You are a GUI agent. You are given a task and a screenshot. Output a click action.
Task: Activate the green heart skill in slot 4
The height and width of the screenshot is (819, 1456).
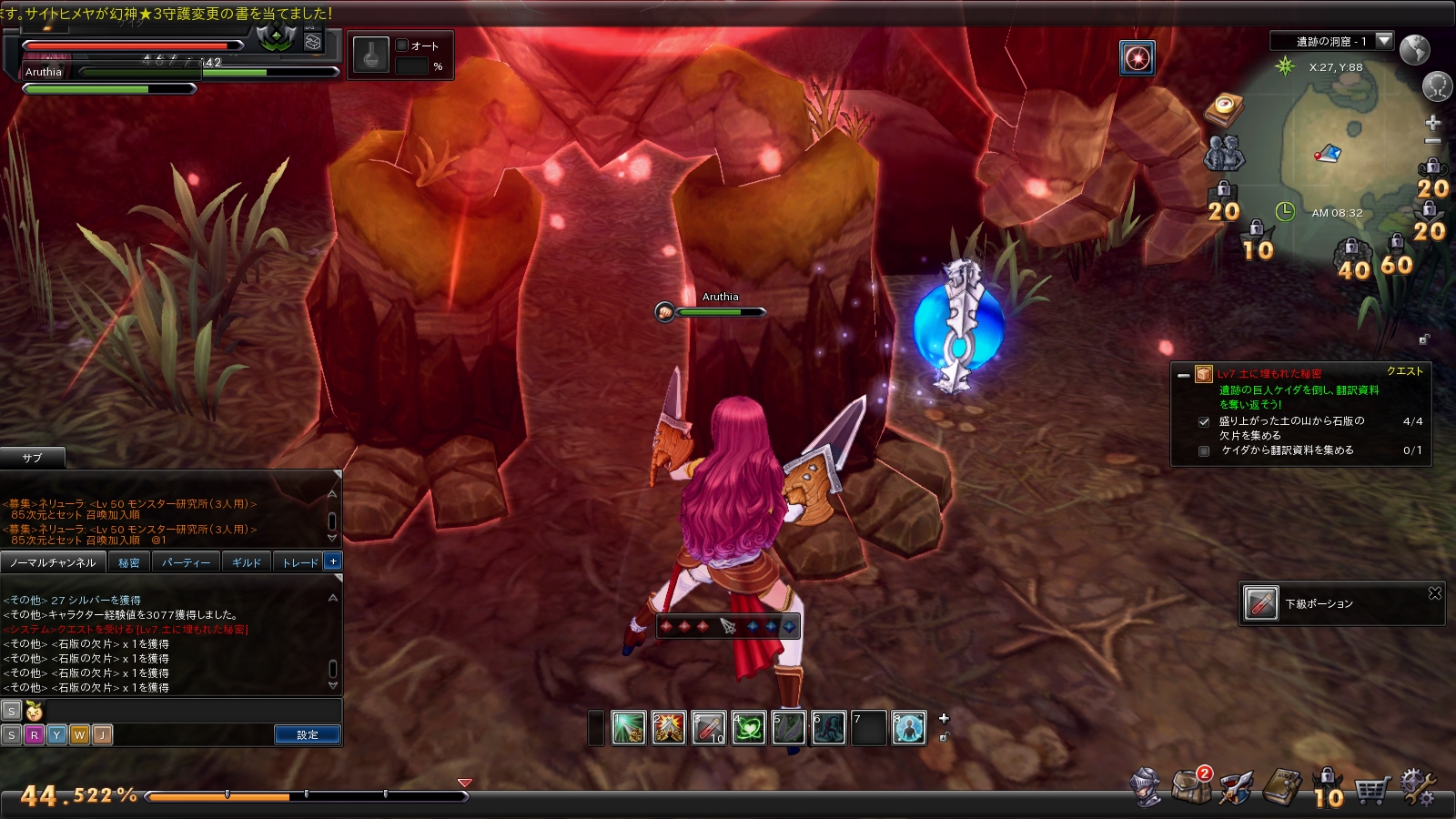[748, 728]
